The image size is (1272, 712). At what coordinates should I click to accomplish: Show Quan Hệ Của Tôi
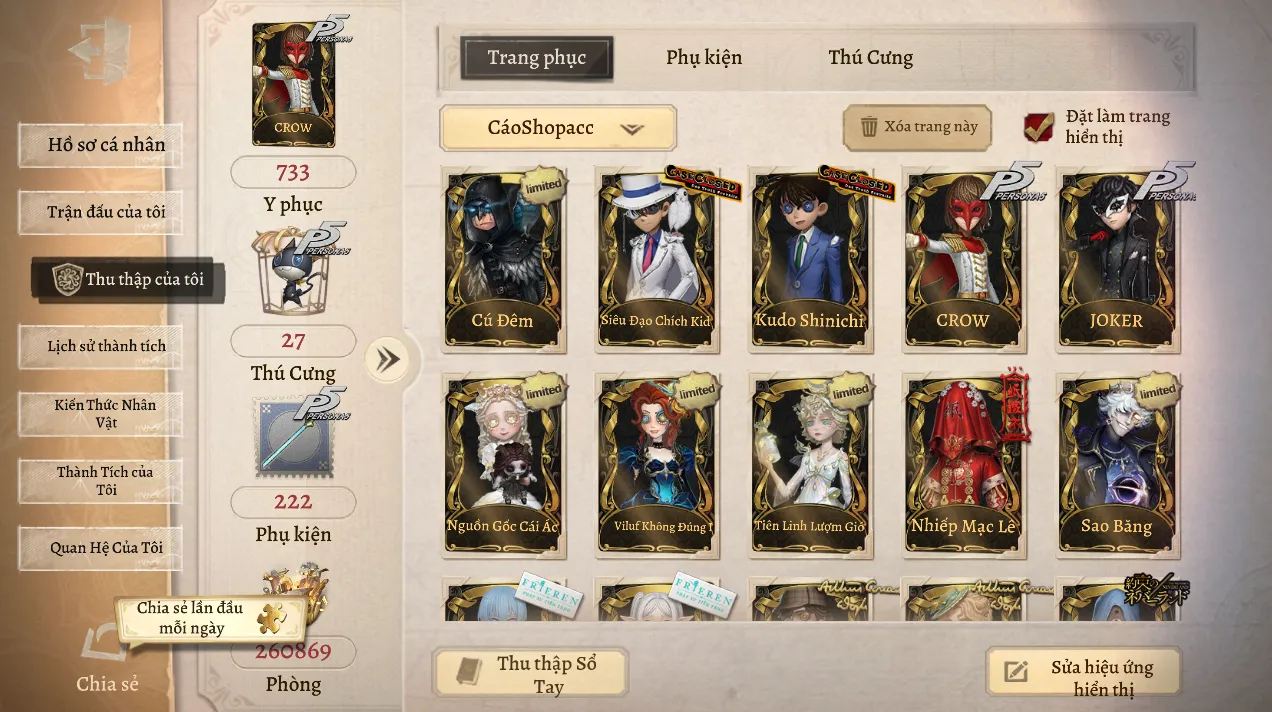101,548
